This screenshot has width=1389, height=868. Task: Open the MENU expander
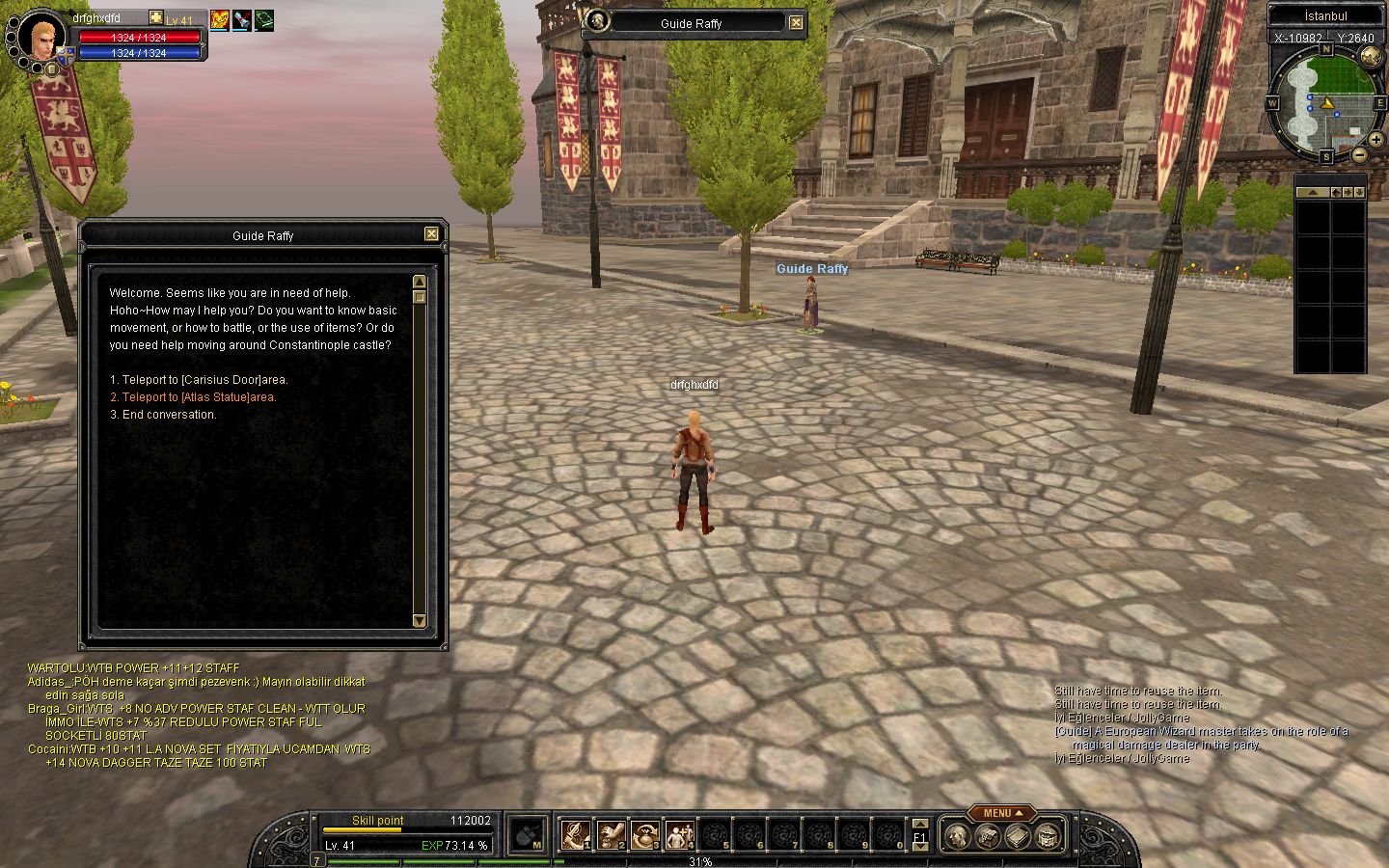click(x=1002, y=813)
